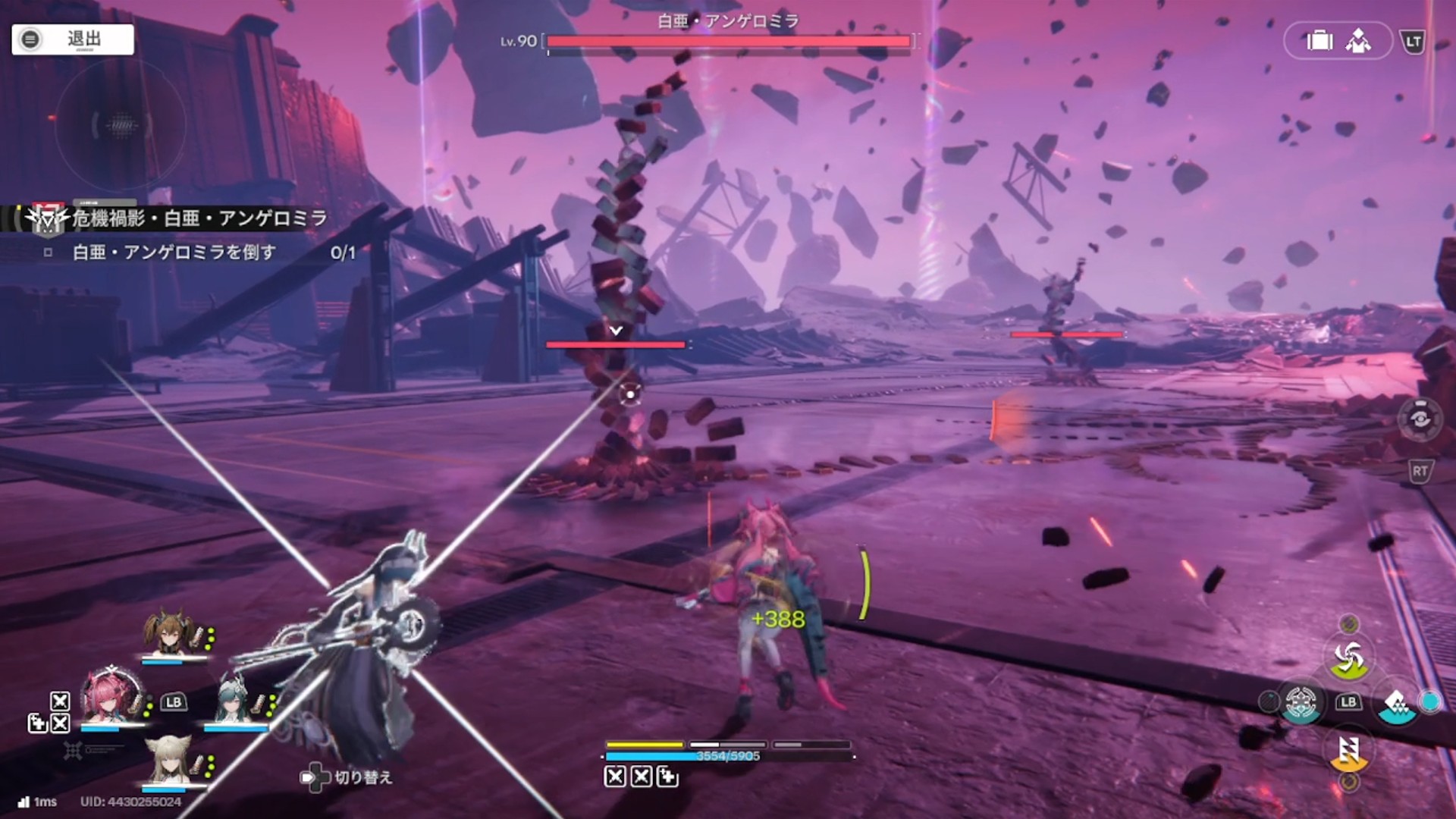Activate the green pinwheel skill
Viewport: 1456px width, 819px height.
tap(1348, 658)
